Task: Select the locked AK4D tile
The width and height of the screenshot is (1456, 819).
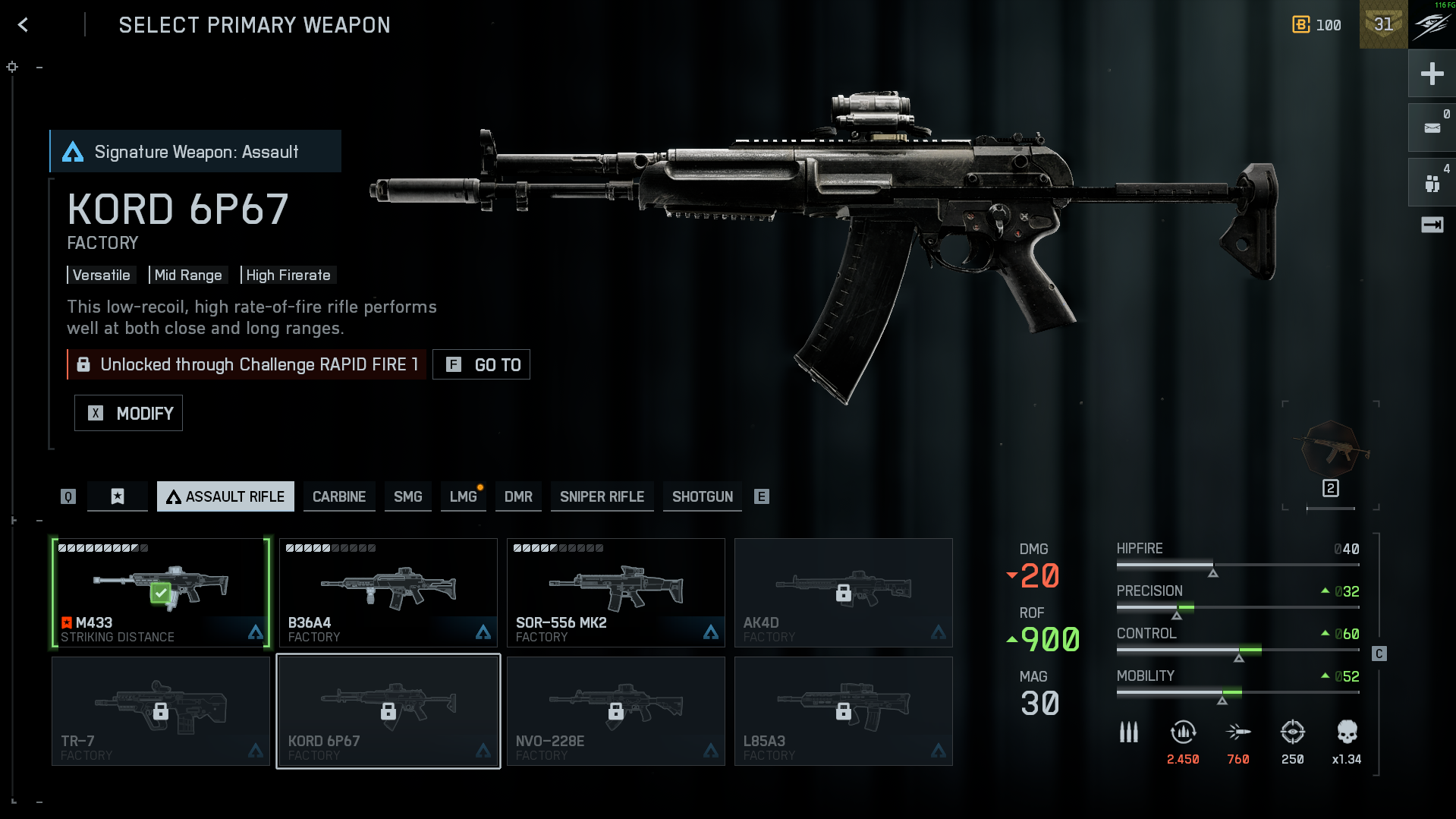Action: coord(844,593)
